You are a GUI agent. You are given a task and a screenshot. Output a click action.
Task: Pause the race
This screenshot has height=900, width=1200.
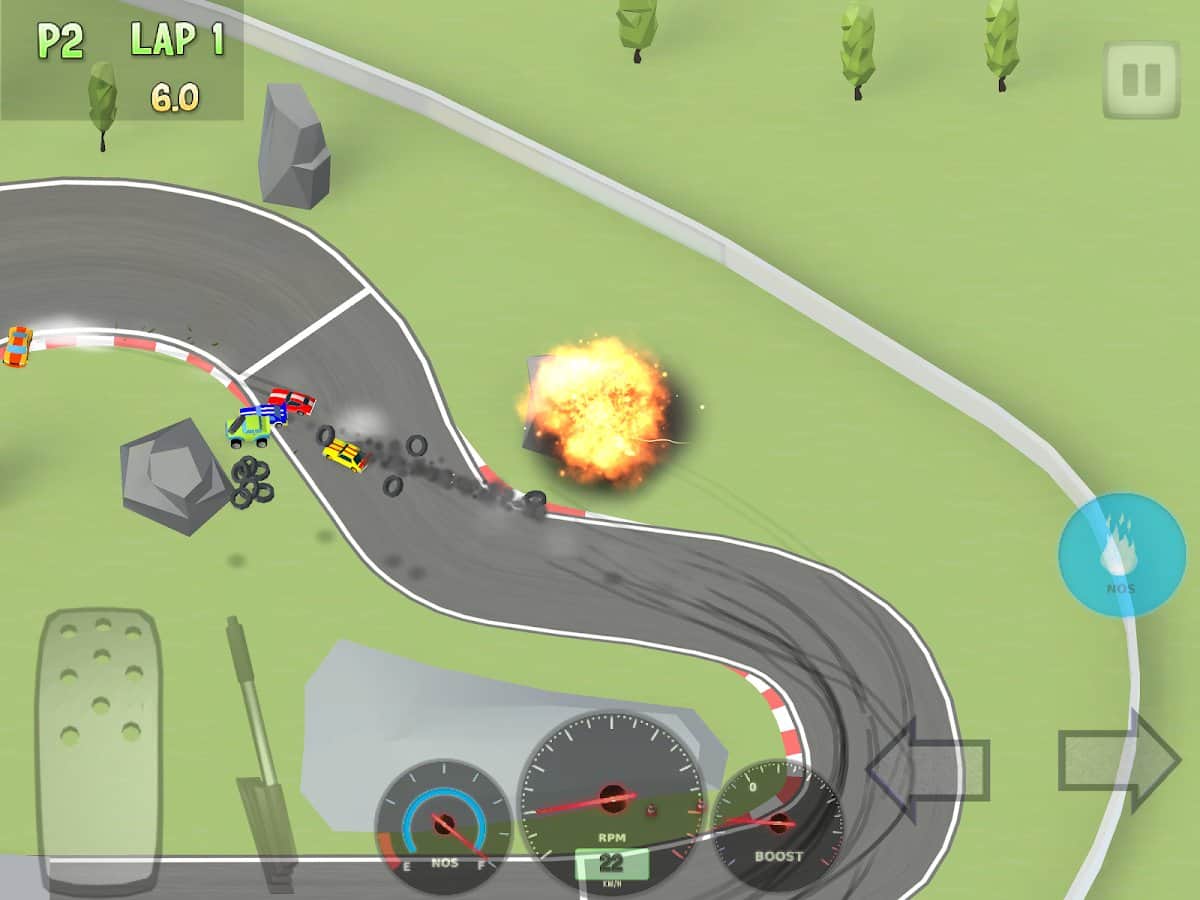1141,80
